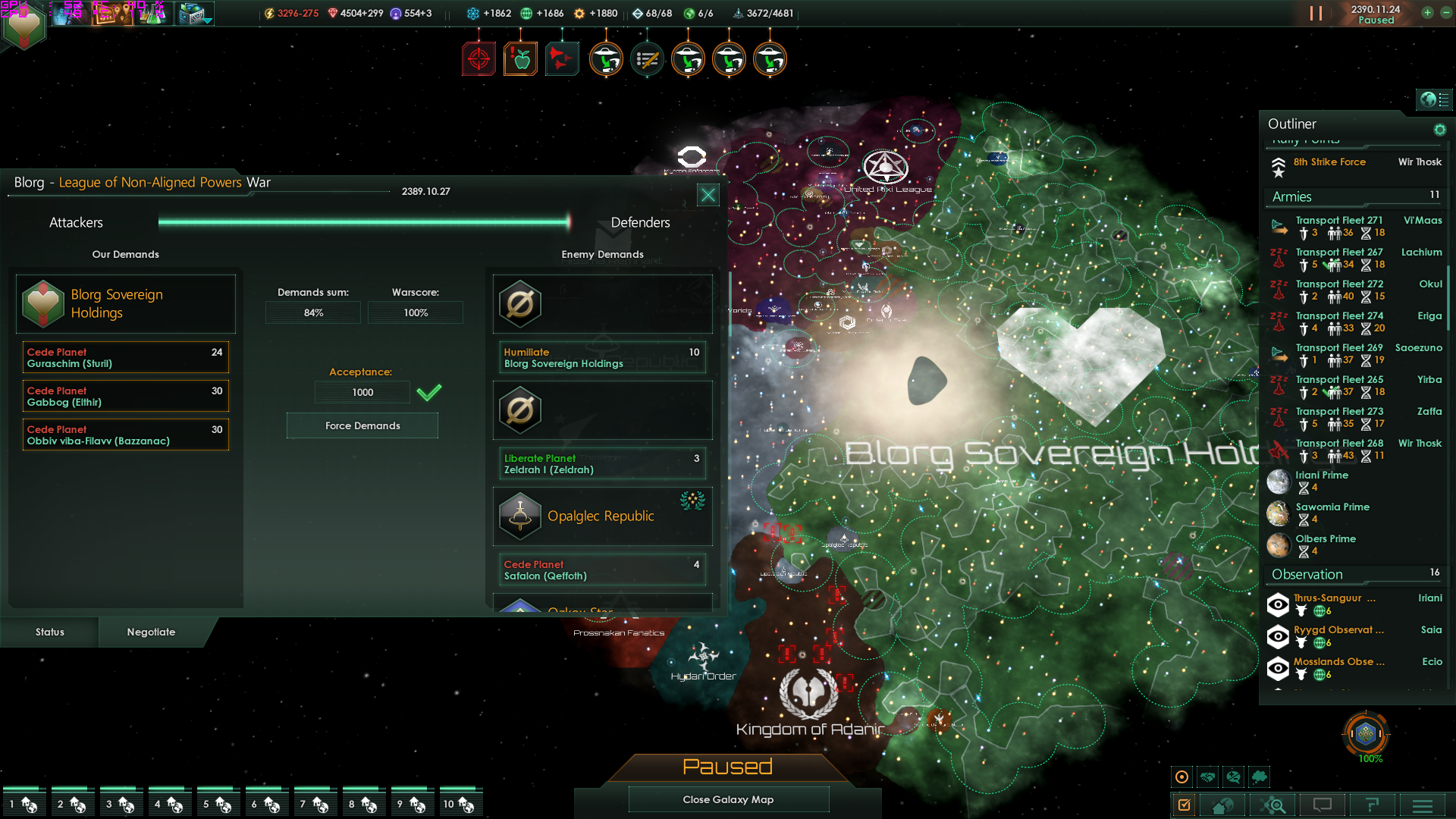Open the Negotiate tab
The image size is (1456, 819).
coord(151,632)
